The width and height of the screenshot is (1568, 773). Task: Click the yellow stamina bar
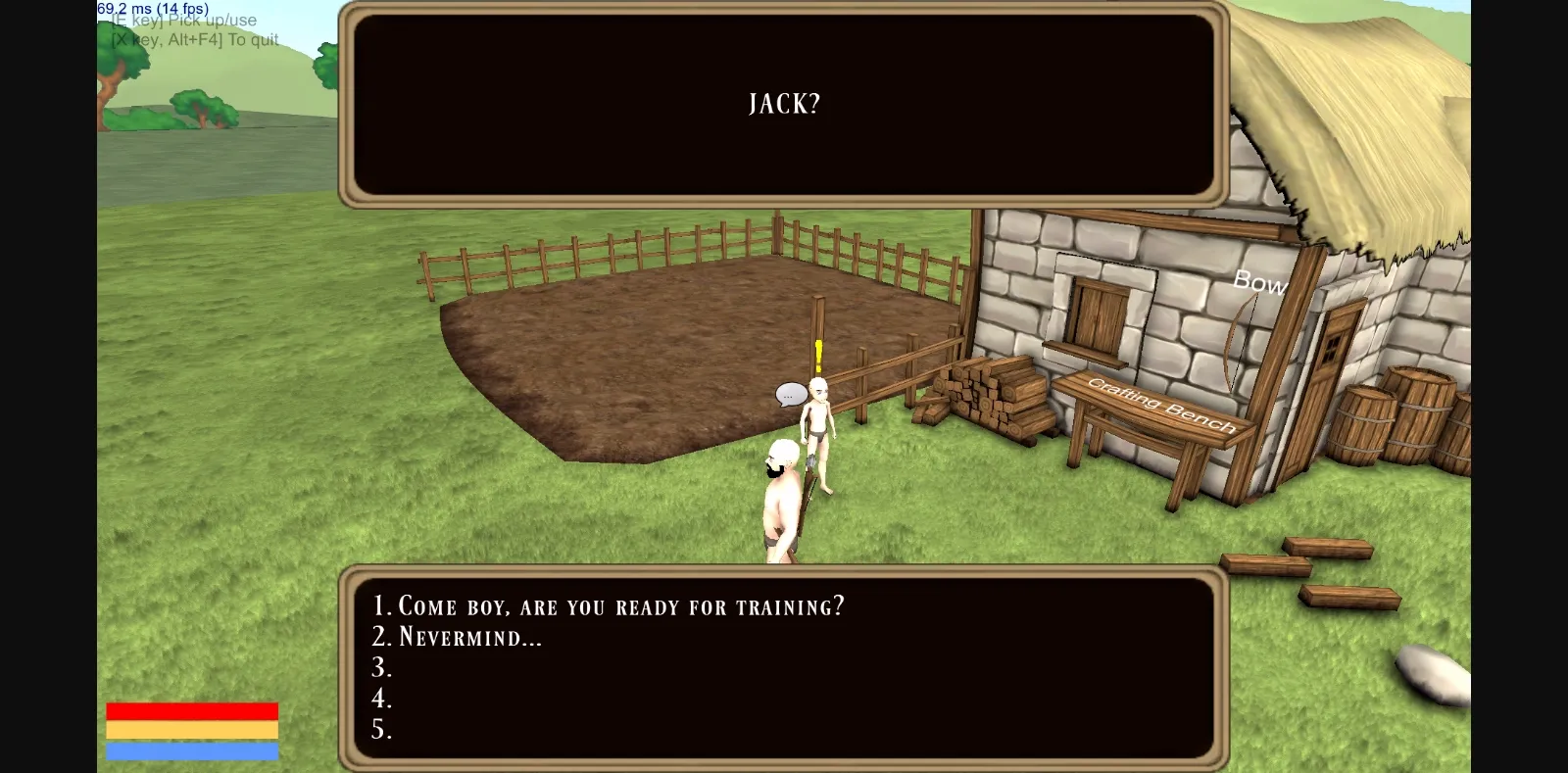click(x=191, y=728)
